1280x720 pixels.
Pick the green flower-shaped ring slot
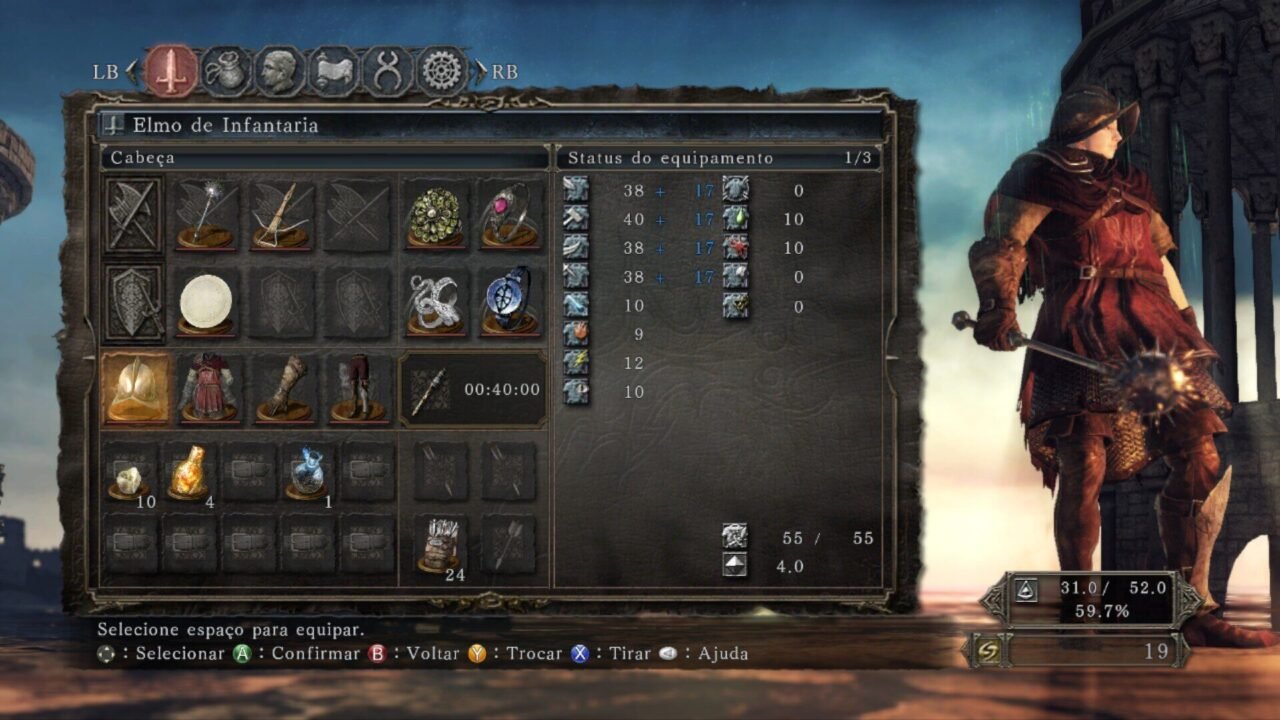click(435, 215)
